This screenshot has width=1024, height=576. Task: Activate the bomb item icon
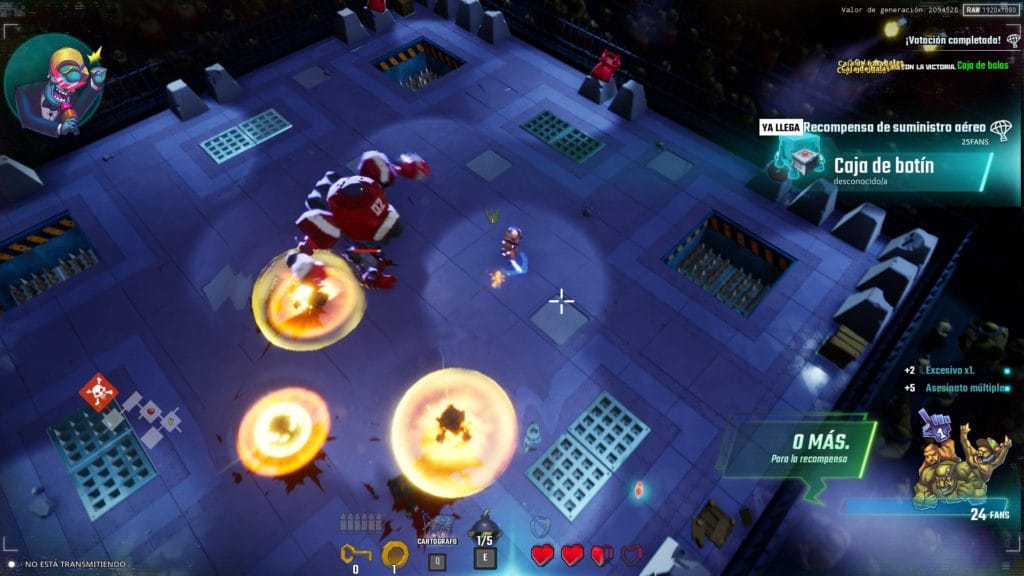point(485,525)
